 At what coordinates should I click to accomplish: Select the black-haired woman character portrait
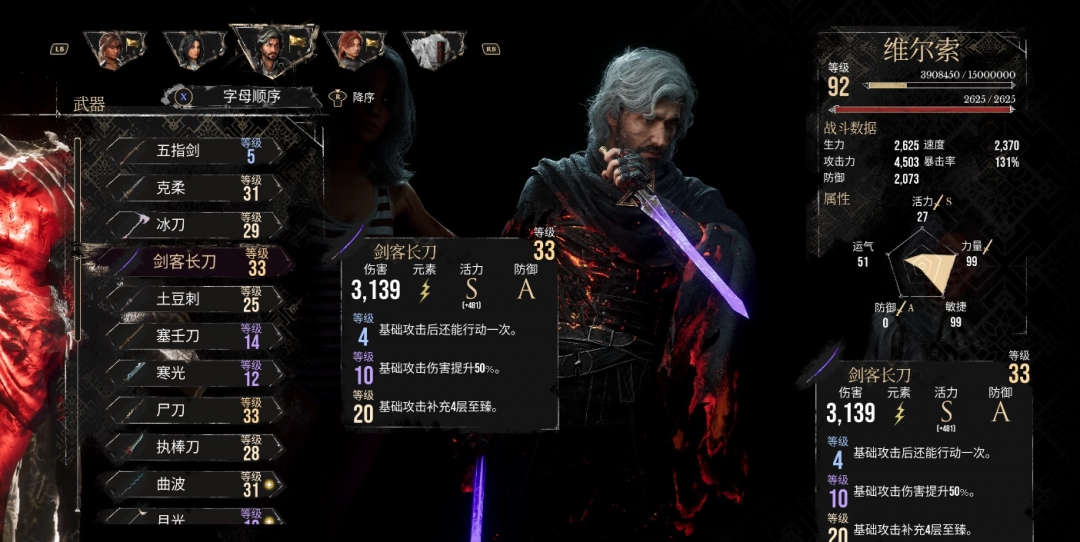point(191,49)
